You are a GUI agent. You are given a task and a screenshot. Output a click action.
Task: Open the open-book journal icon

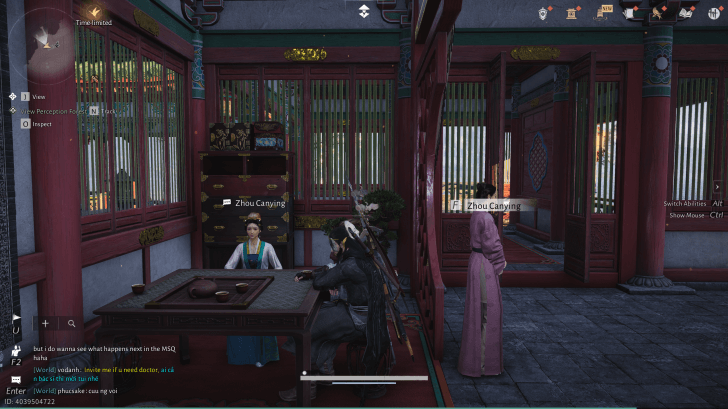(687, 12)
